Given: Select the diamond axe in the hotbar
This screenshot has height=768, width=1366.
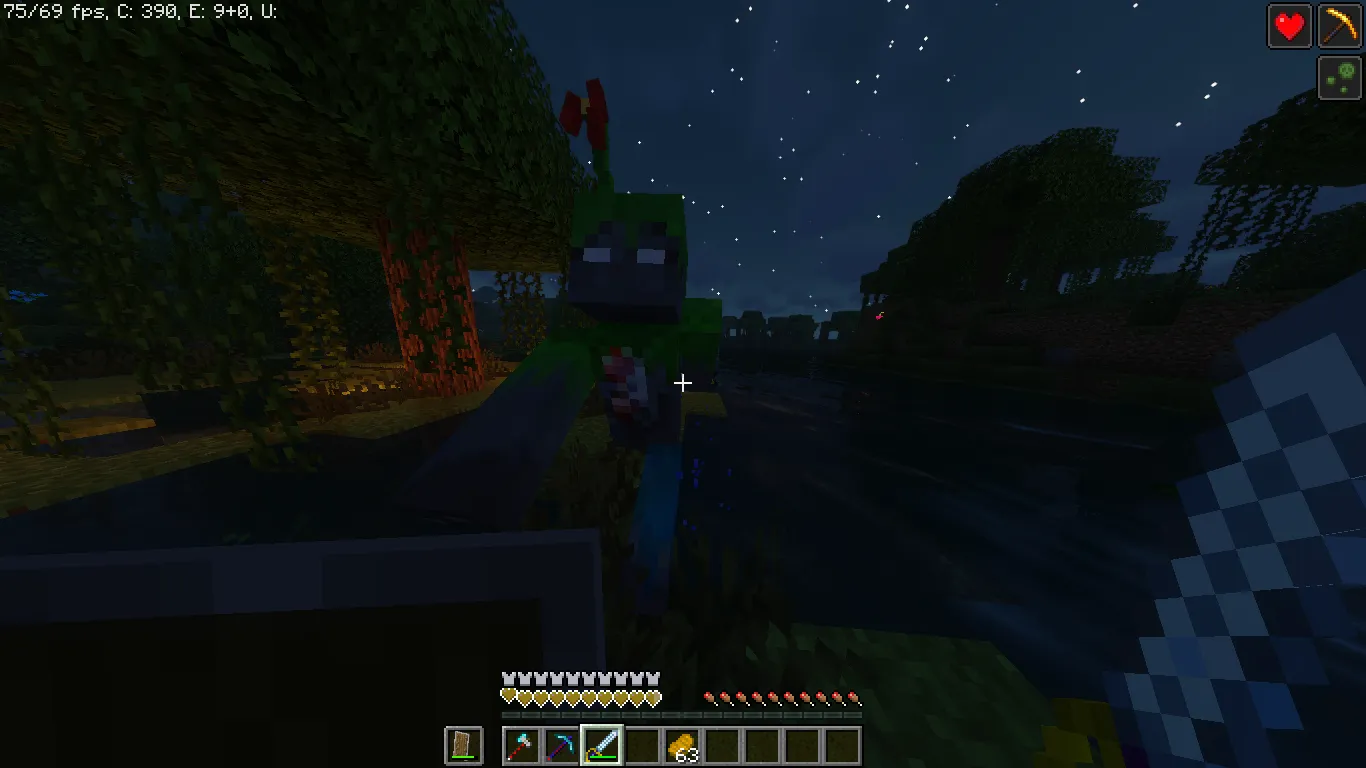Looking at the screenshot, I should pos(523,746).
